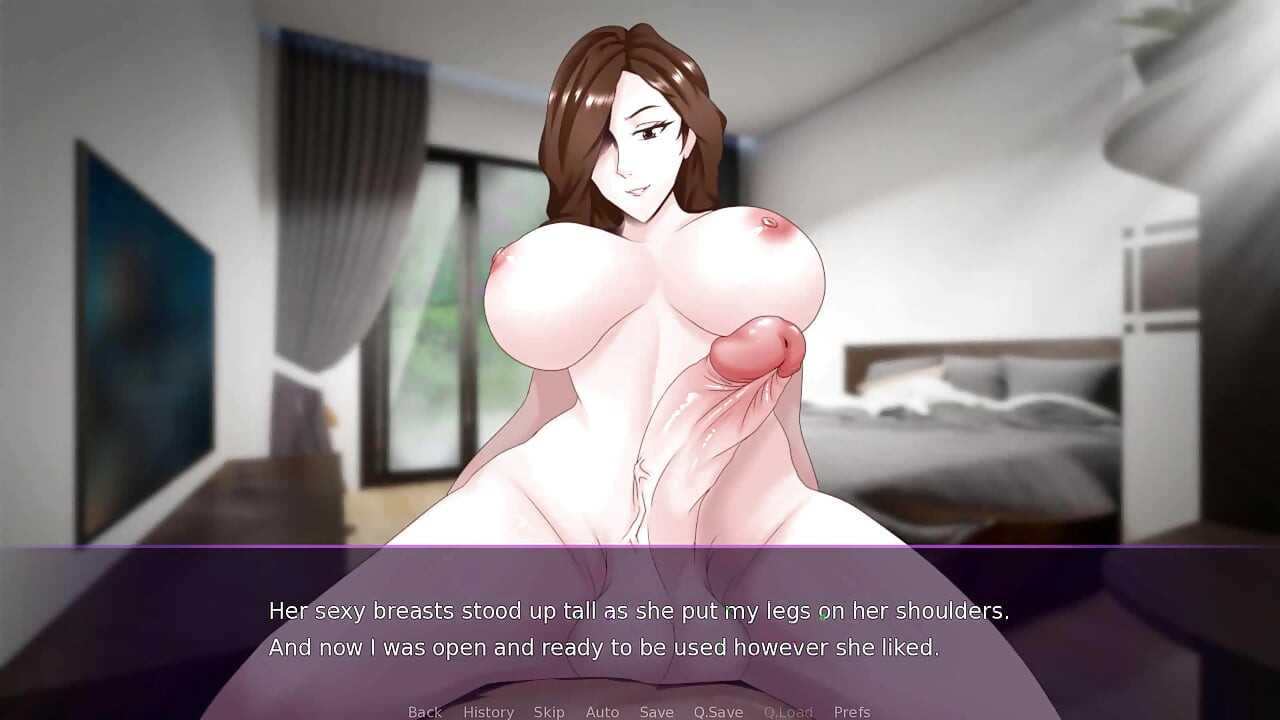Adjust game preferences via Prefs
The image size is (1280, 720).
(x=851, y=711)
